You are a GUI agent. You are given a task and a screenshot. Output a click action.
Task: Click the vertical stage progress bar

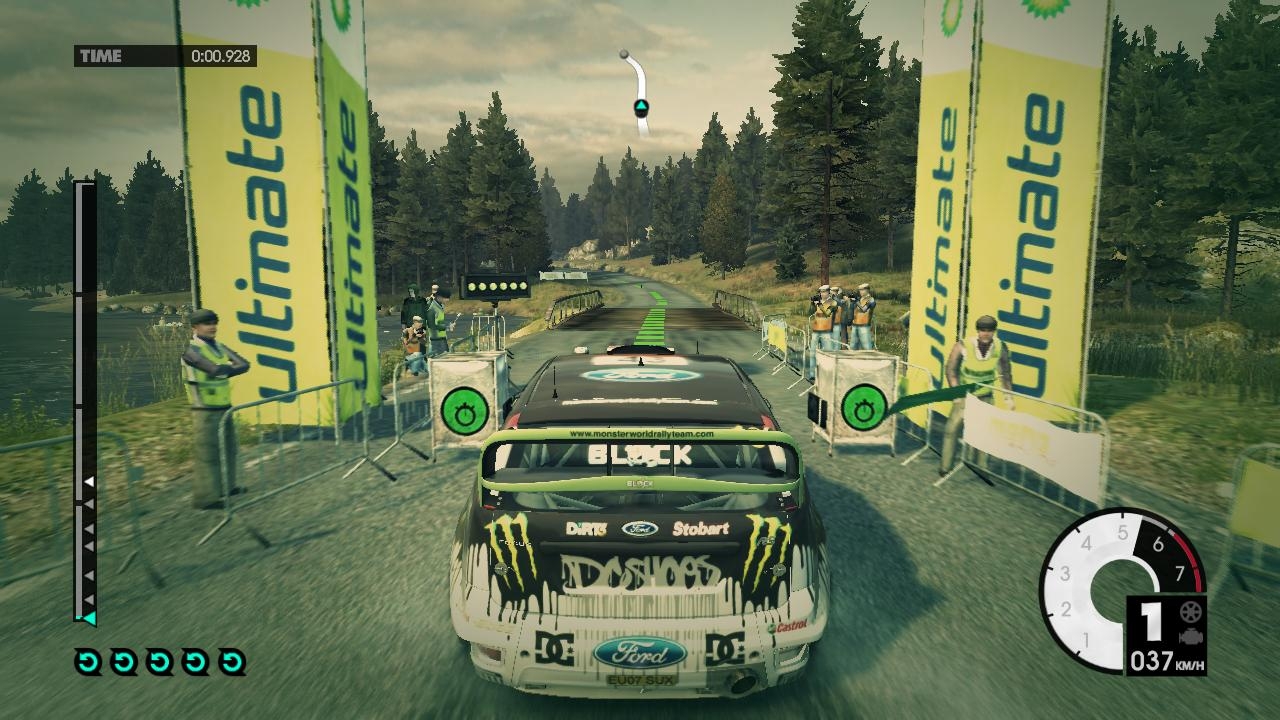(86, 400)
